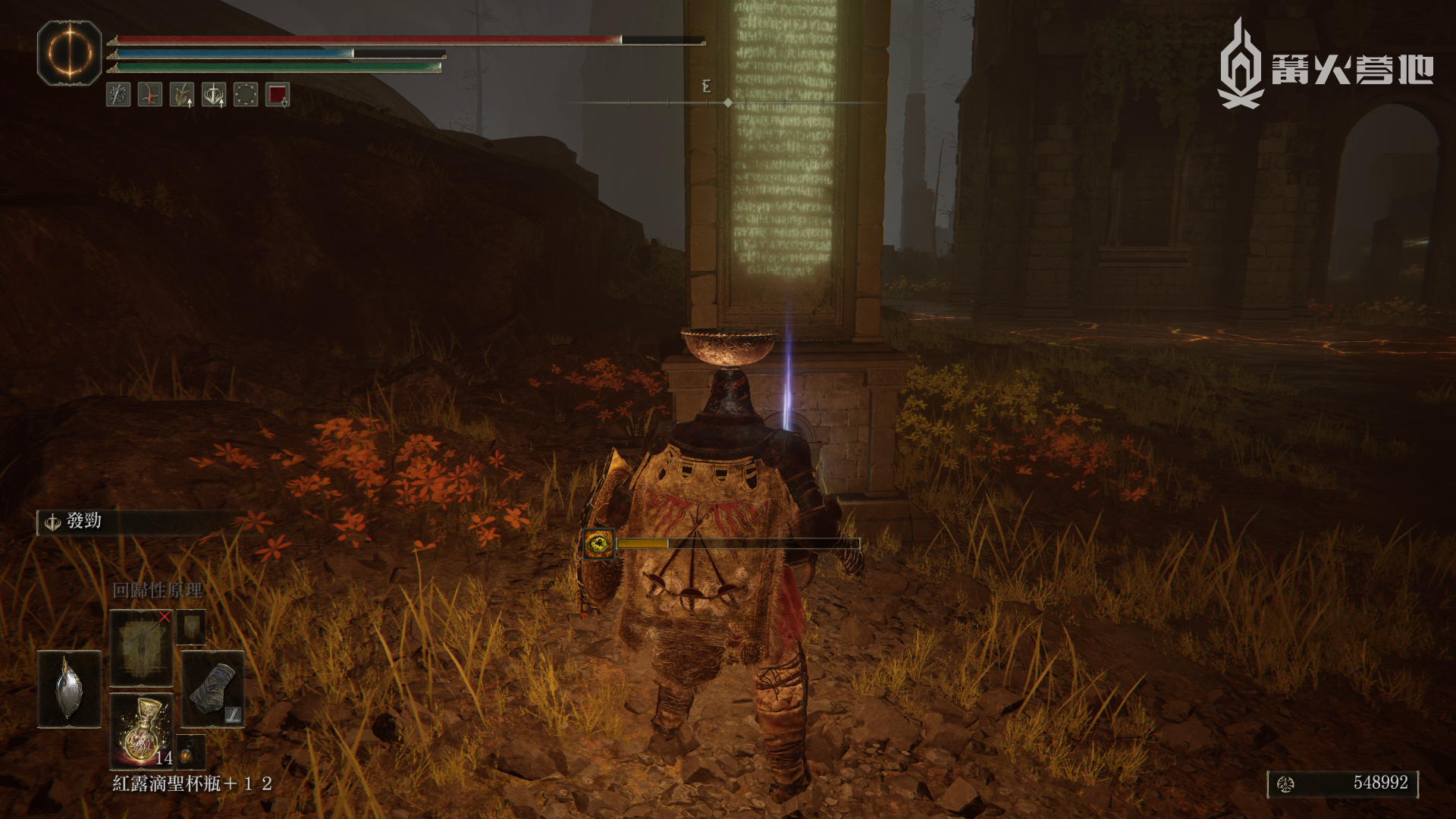
Task: Select the wrapped fist weapon slot
Action: coord(213,689)
